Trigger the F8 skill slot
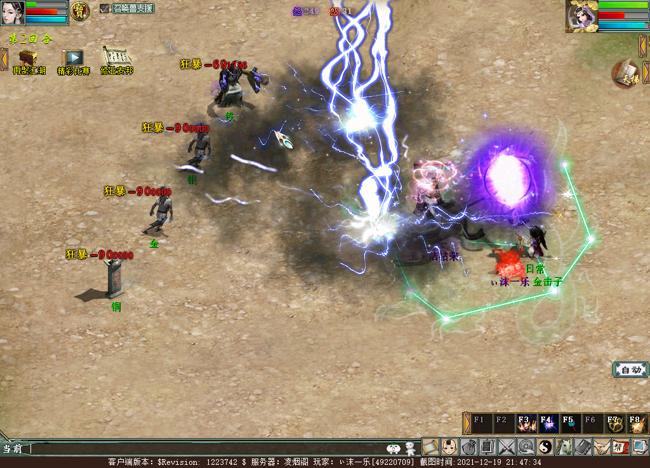650x468 pixels. pos(637,424)
